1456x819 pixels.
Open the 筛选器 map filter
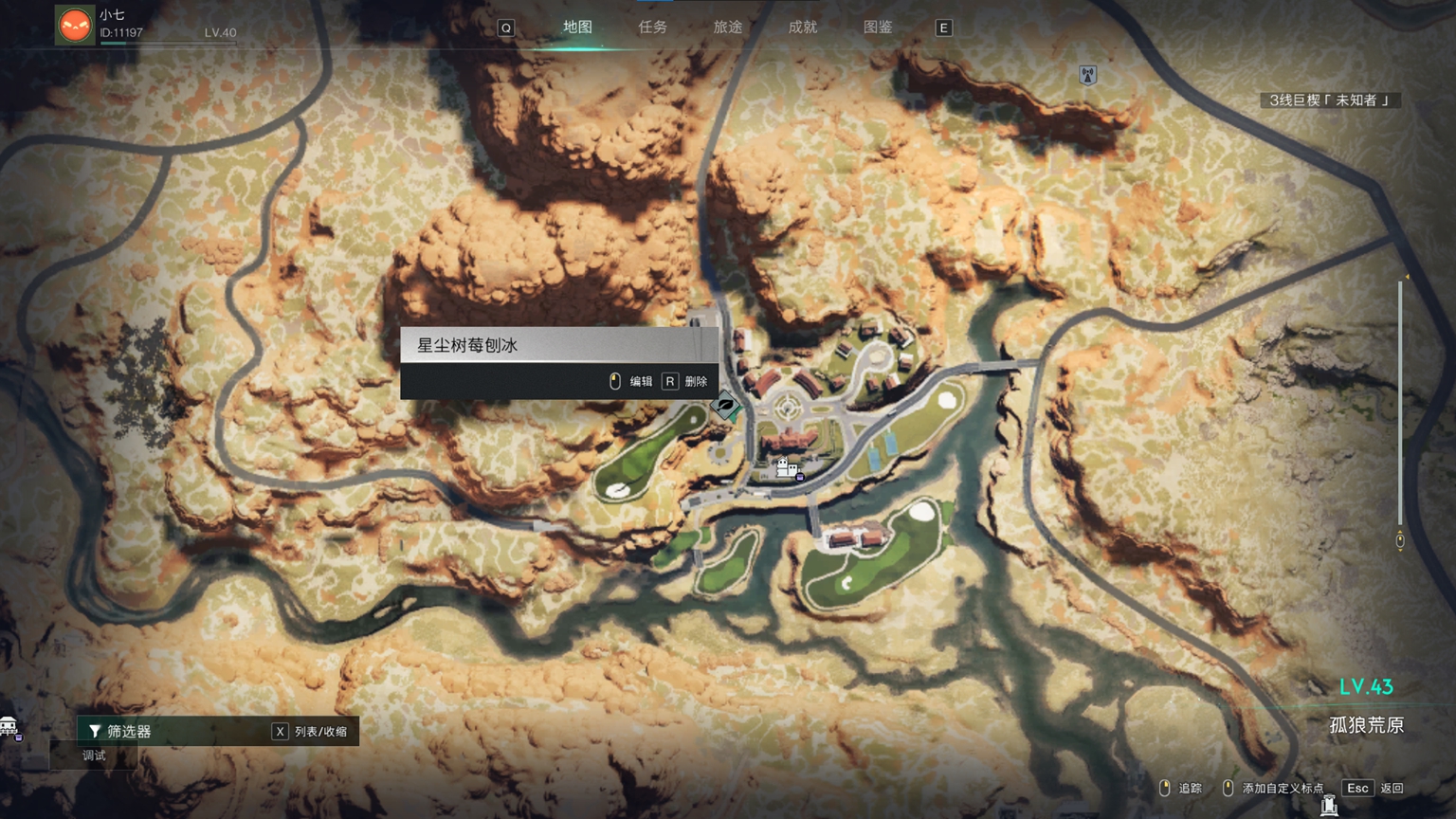coord(128,731)
